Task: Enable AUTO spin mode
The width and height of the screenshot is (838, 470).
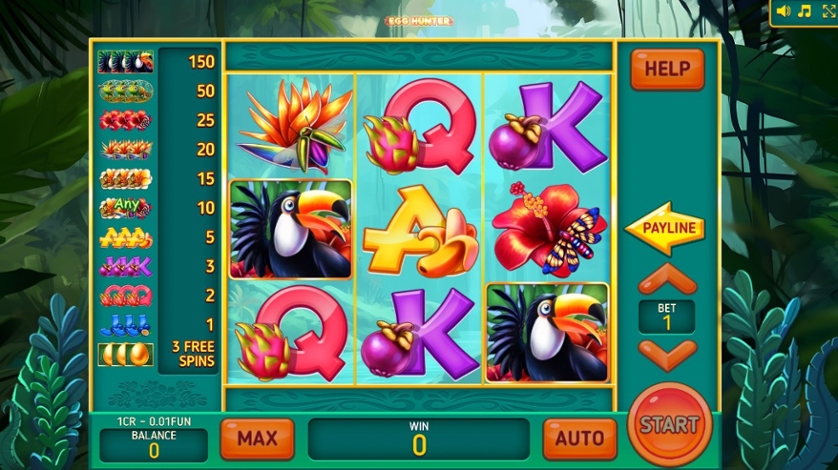Action: click(x=580, y=438)
